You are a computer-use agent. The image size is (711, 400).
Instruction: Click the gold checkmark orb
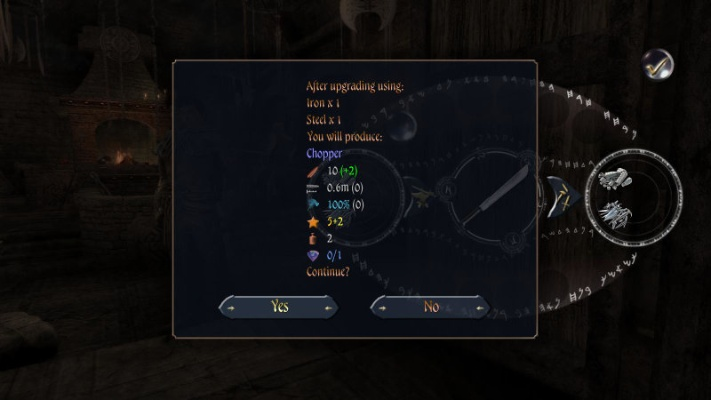(x=657, y=64)
